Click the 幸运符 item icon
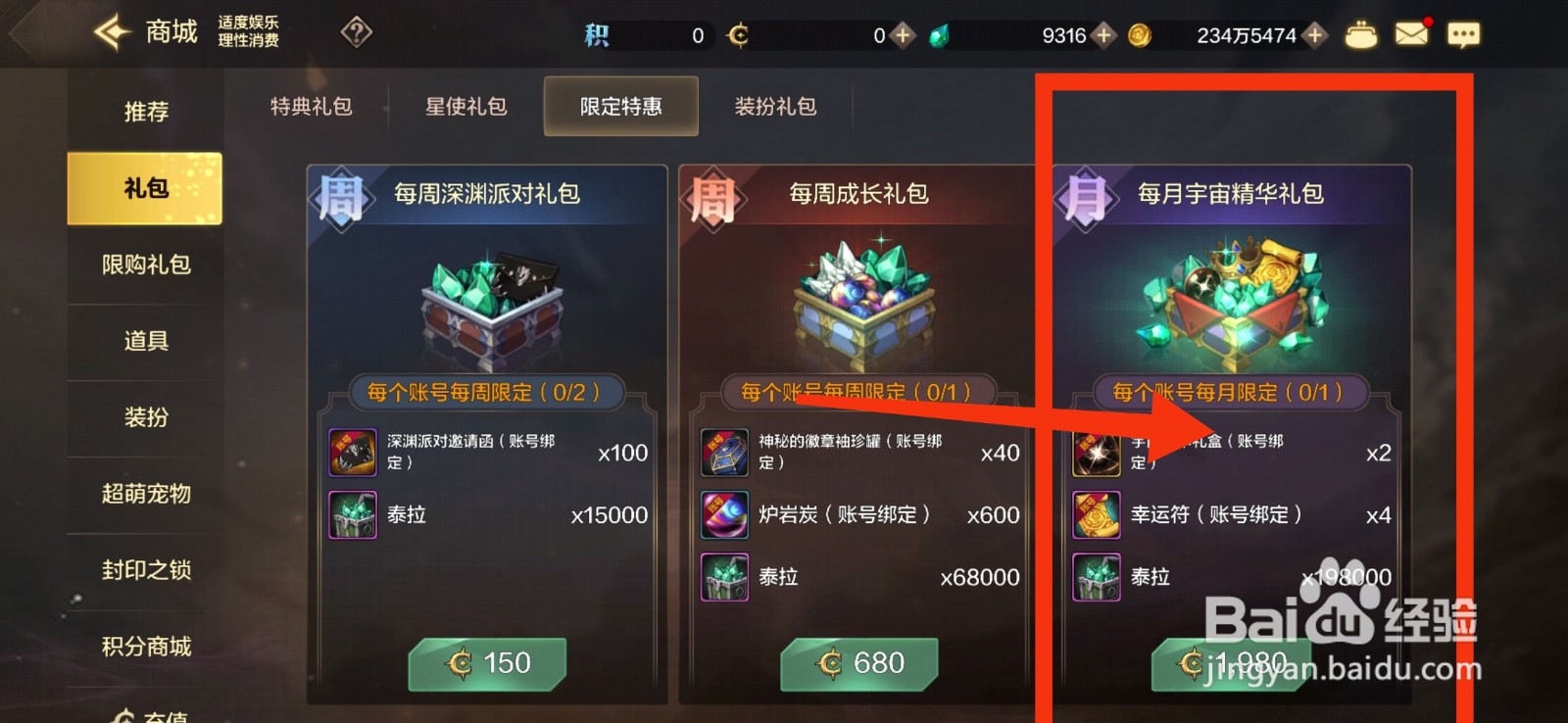1568x723 pixels. click(x=1096, y=514)
